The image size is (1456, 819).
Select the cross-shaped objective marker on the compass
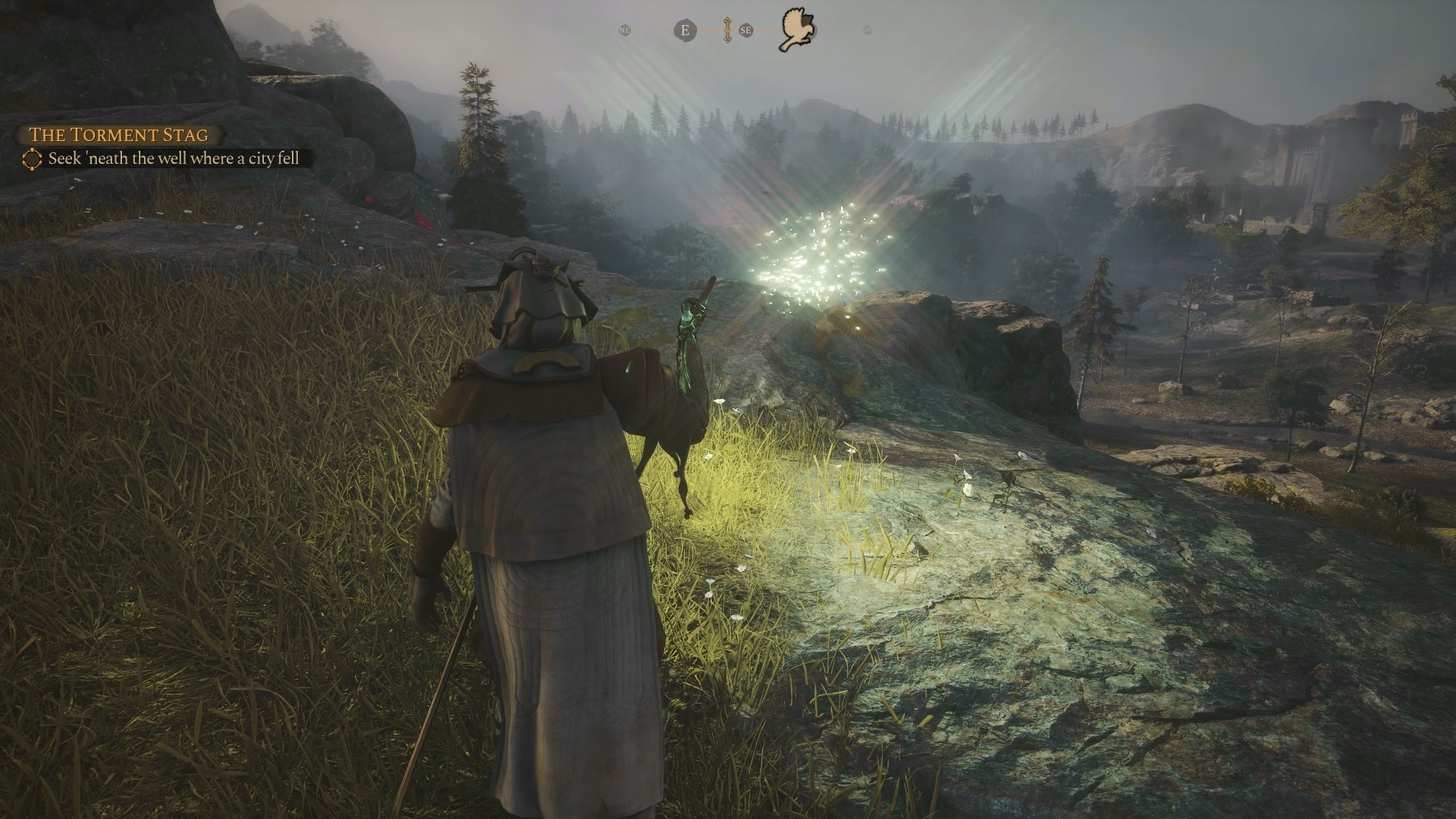pyautogui.click(x=726, y=30)
